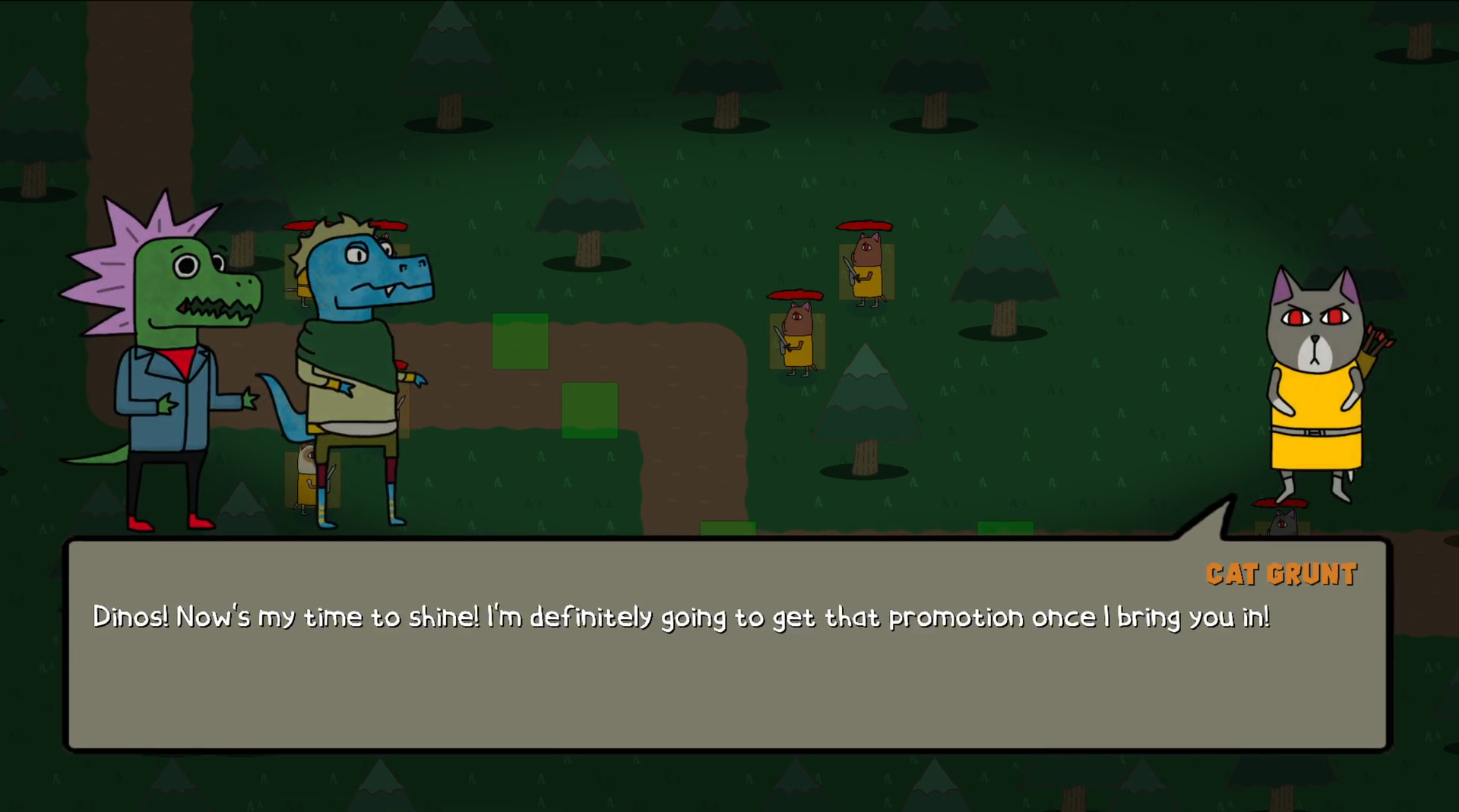Click the green movement square below the path bend
The image size is (1459, 812).
pyautogui.click(x=589, y=410)
